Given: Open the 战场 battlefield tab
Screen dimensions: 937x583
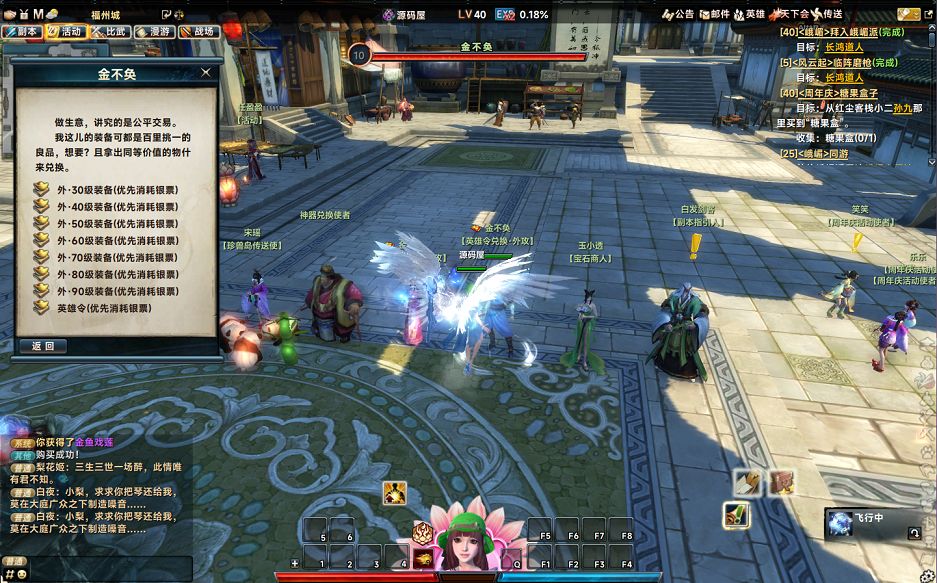Looking at the screenshot, I should click(197, 31).
